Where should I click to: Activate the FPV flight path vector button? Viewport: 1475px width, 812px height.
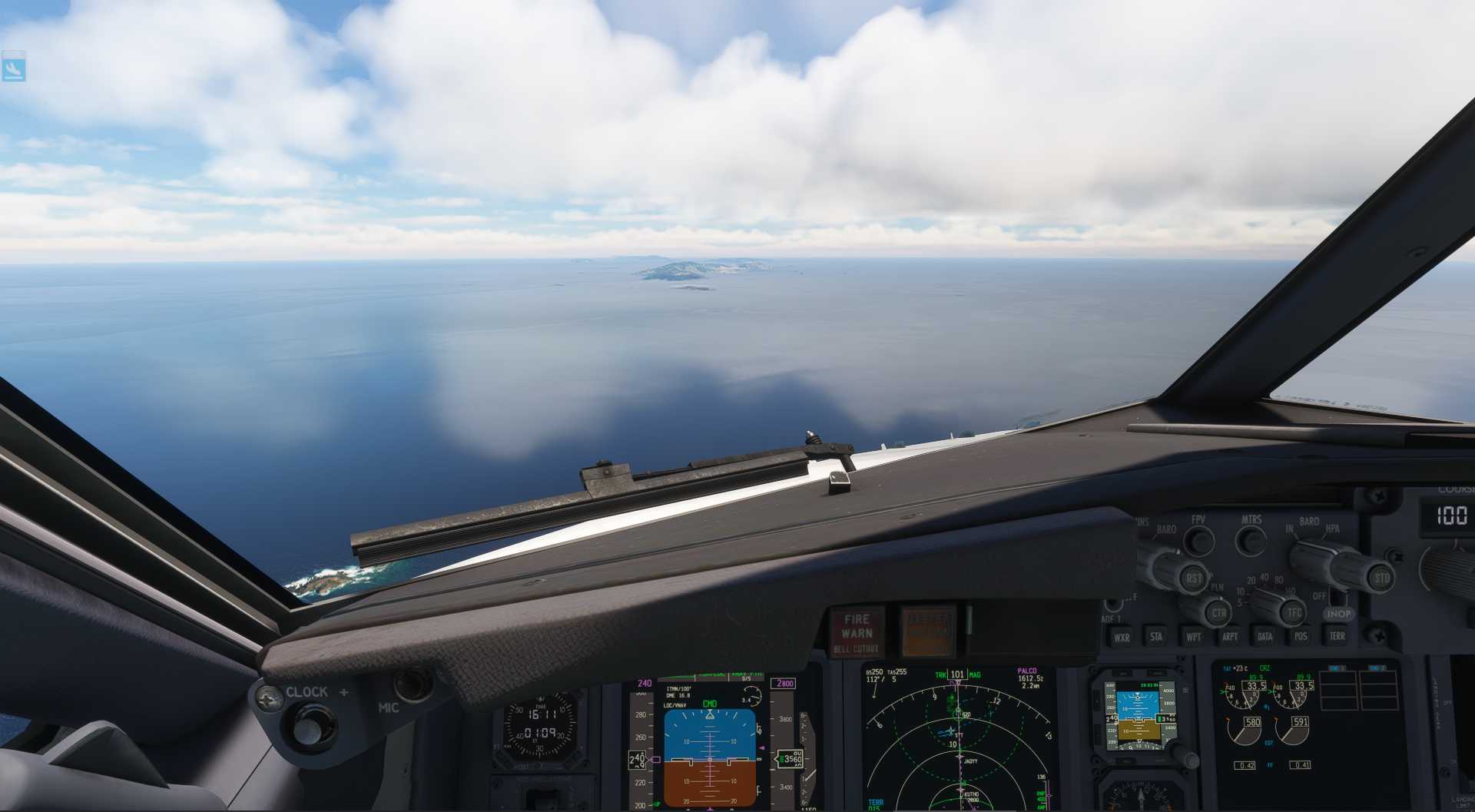pyautogui.click(x=1198, y=540)
